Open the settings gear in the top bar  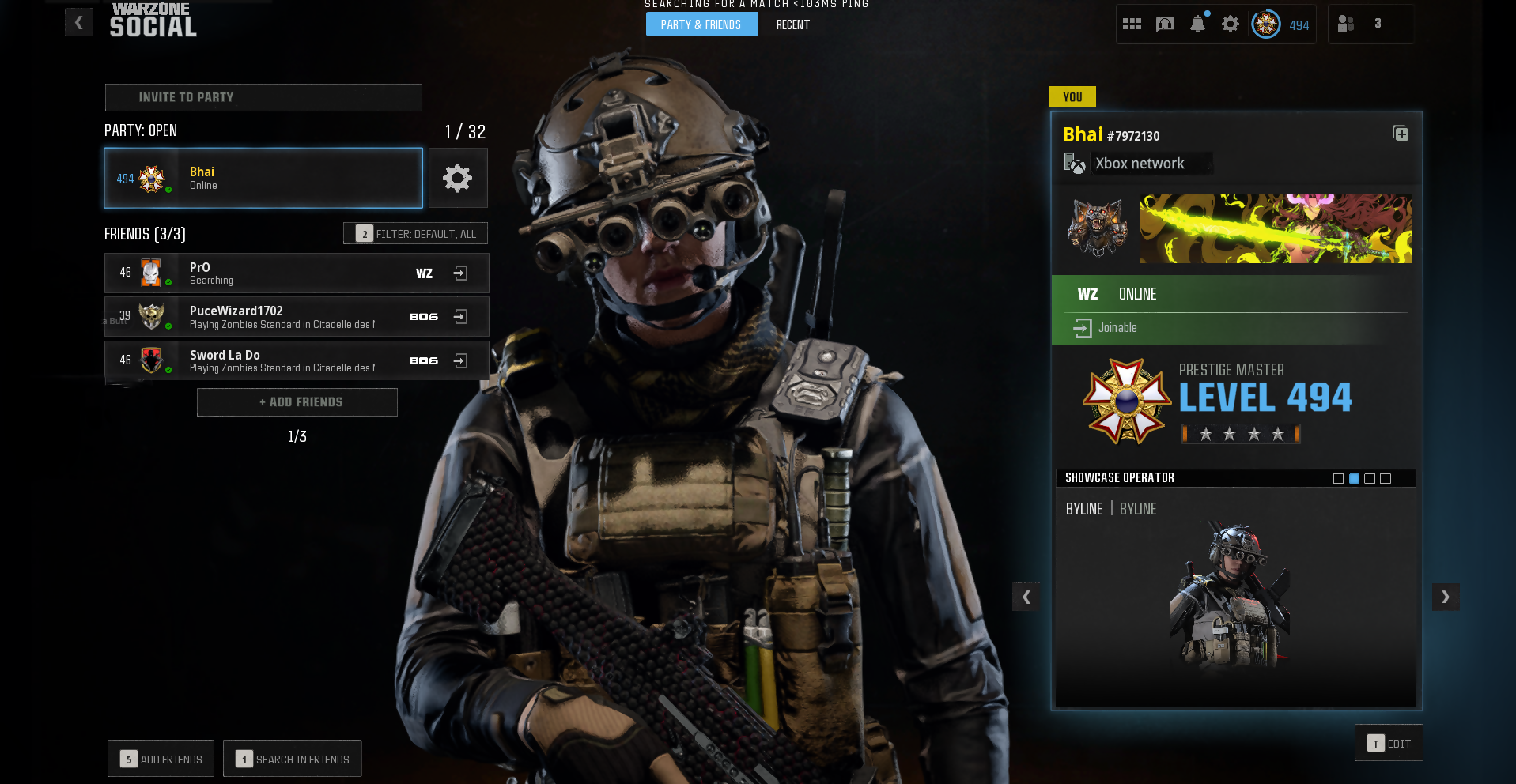point(1230,24)
